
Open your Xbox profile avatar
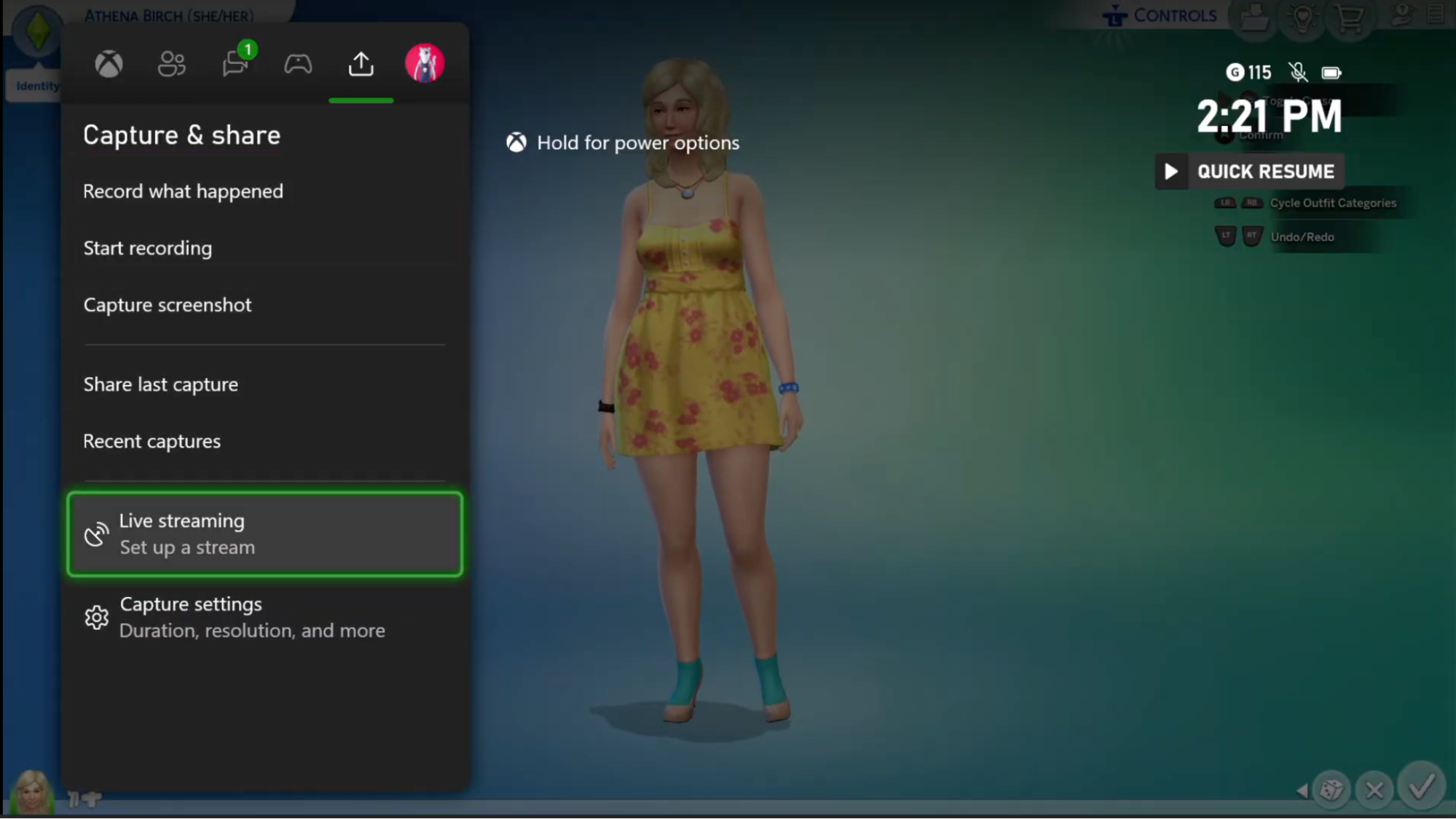click(423, 64)
